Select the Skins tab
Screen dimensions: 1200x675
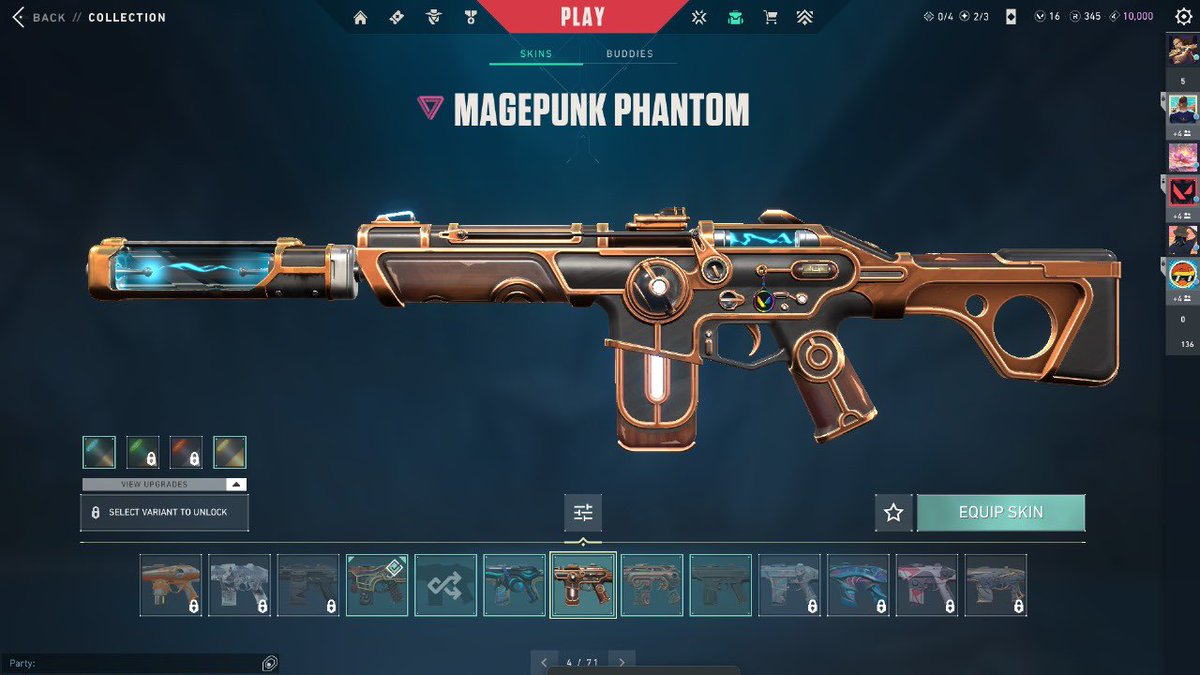536,54
